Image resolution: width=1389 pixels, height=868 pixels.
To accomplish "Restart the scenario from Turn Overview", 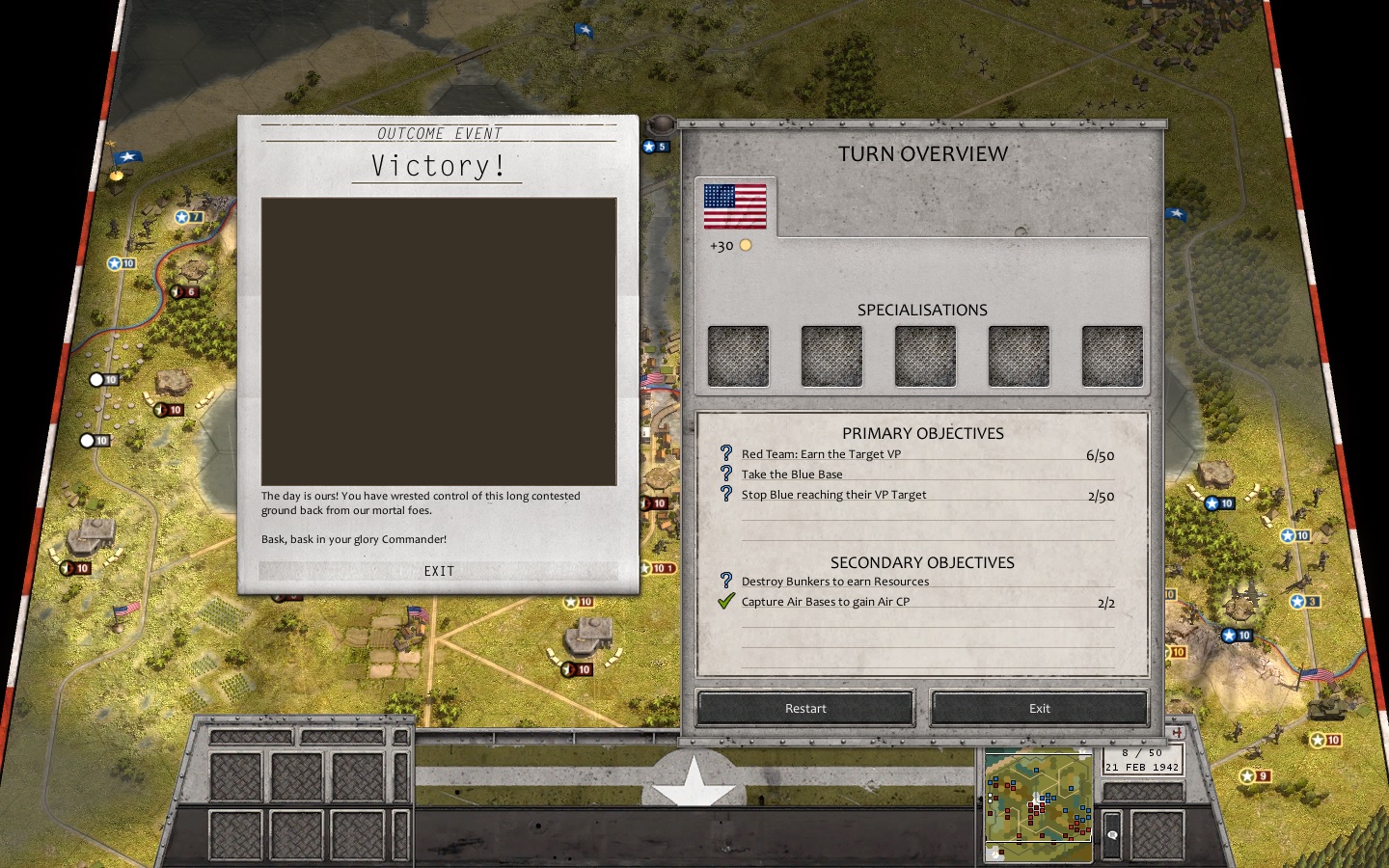I will click(x=805, y=708).
